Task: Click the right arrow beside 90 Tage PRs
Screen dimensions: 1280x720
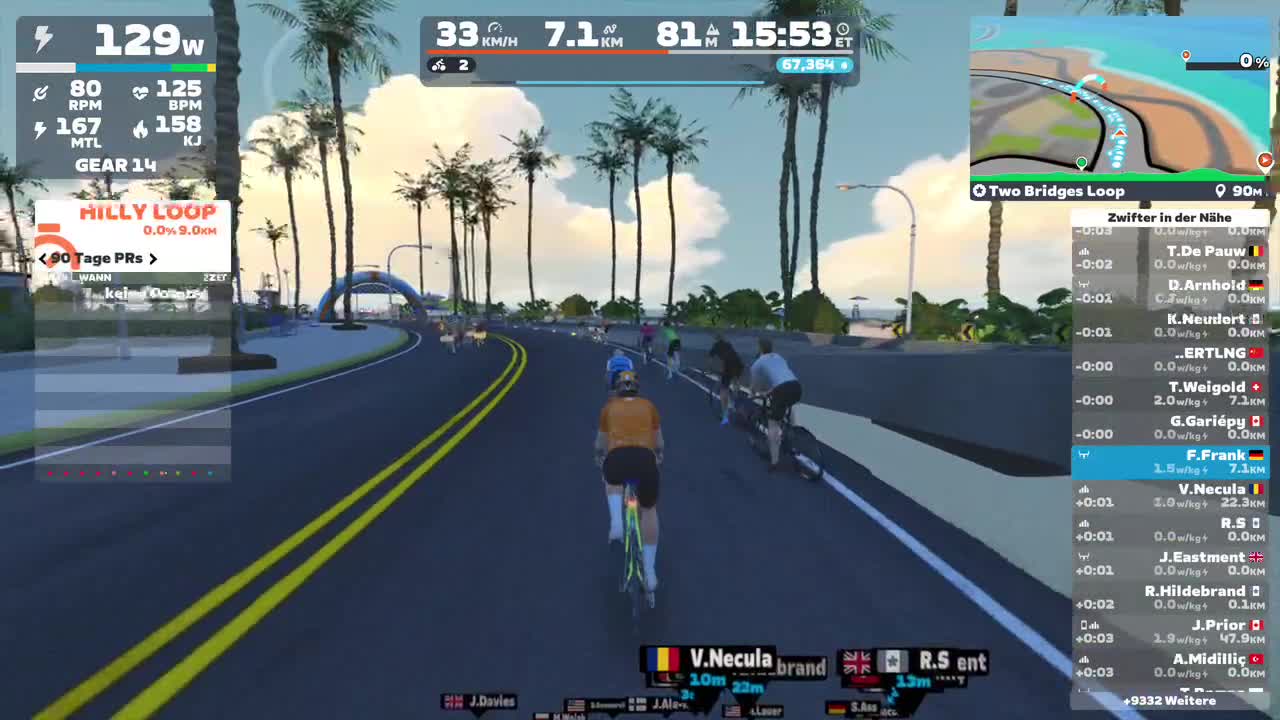Action: point(154,258)
